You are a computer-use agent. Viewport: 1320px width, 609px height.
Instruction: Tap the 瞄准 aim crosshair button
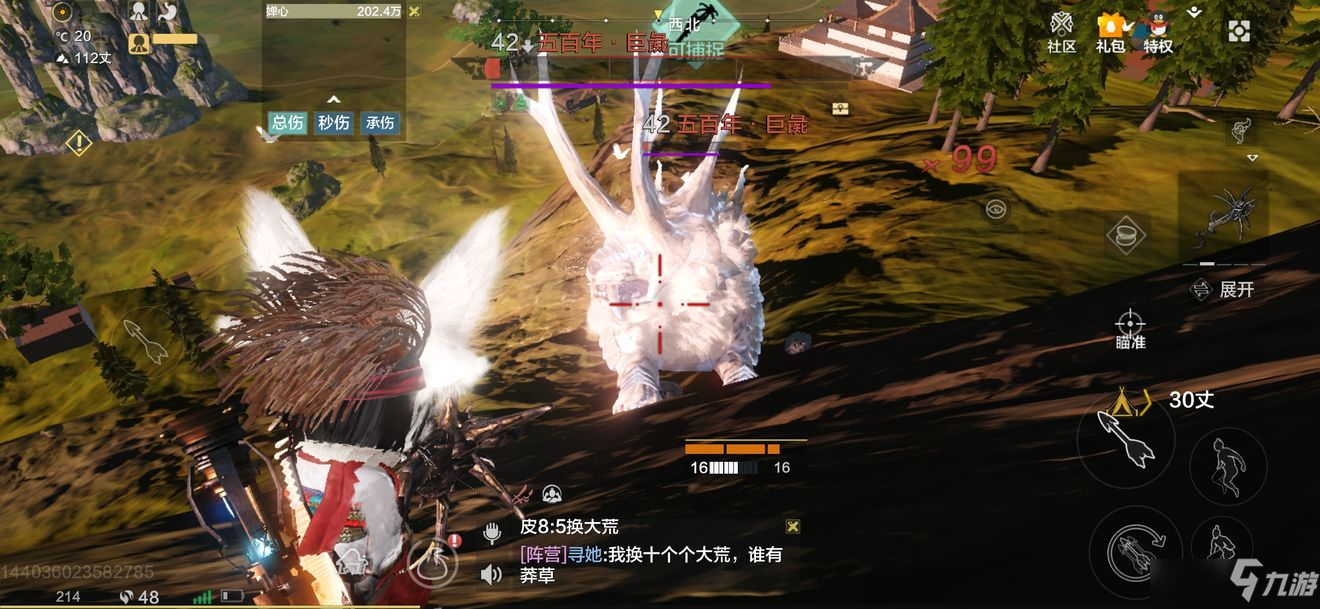pyautogui.click(x=1130, y=329)
